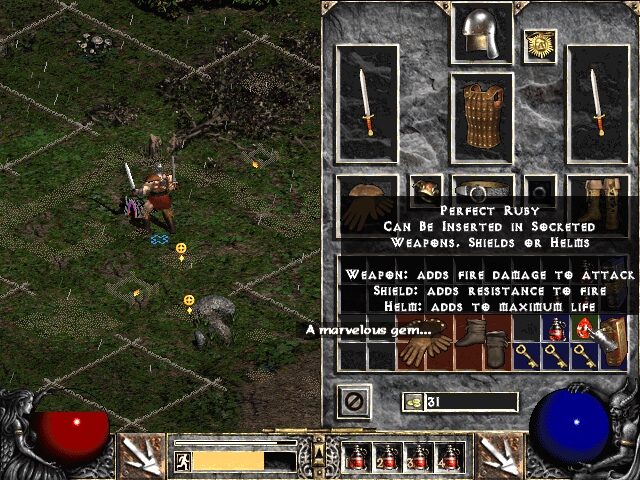This screenshot has height=480, width=640.
Task: Toggle the run/walk button
Action: point(183,461)
